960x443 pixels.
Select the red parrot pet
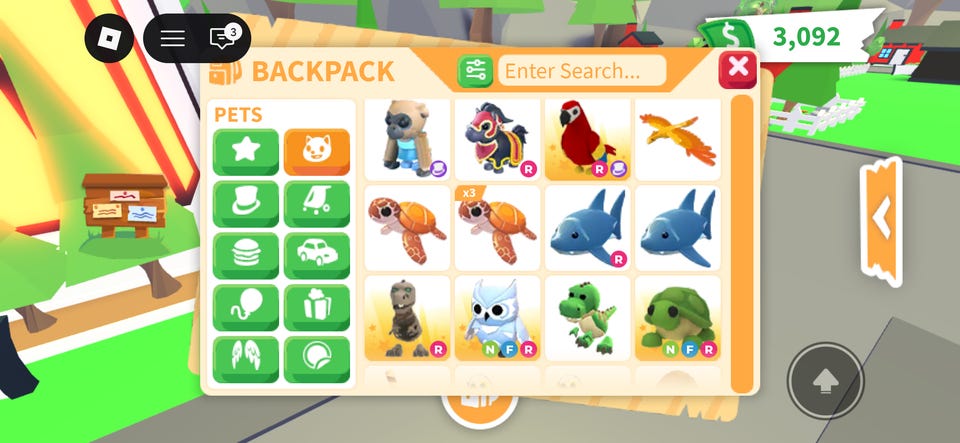point(587,139)
